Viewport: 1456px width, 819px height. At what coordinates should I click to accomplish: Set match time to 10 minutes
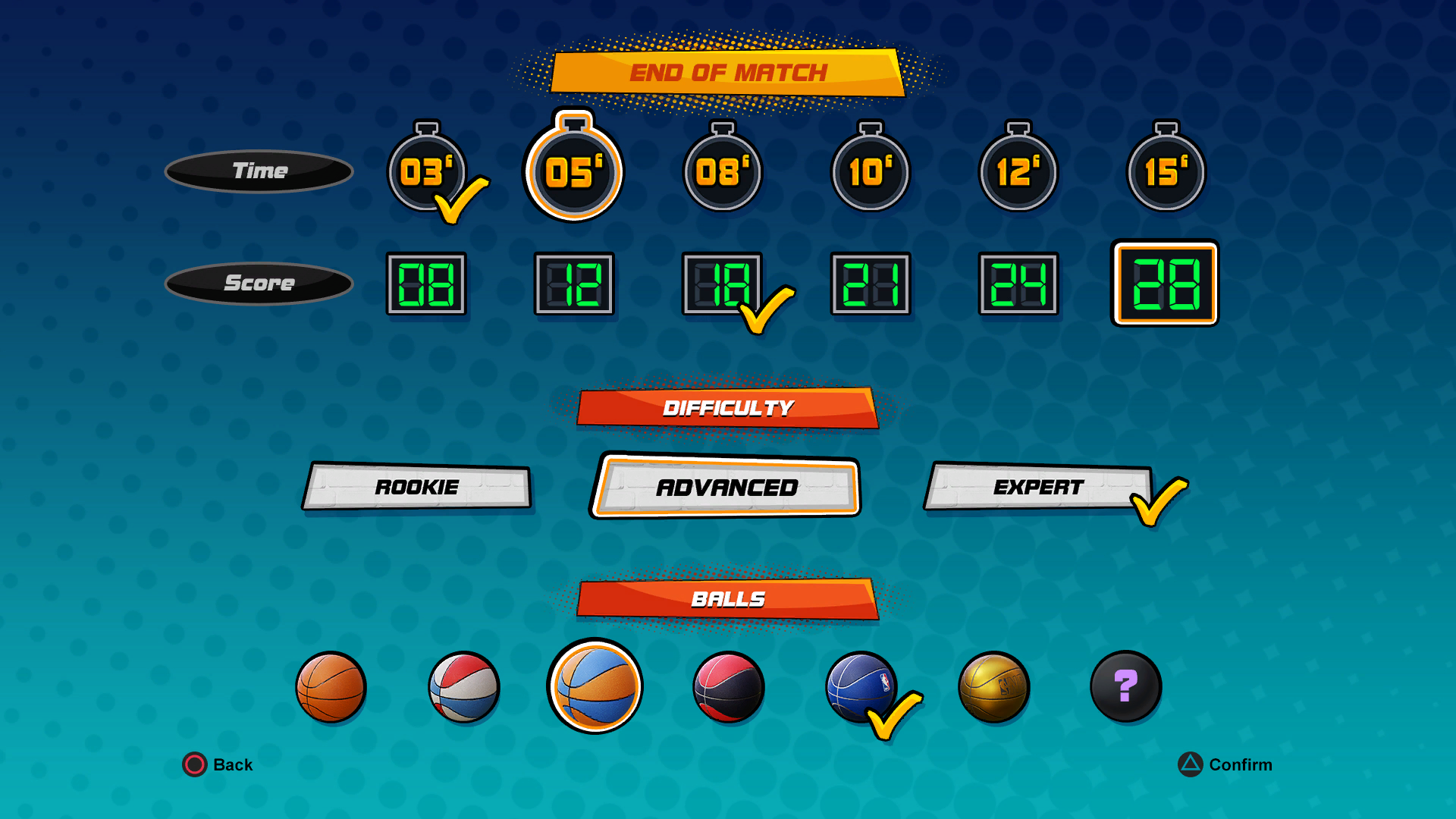[x=870, y=172]
